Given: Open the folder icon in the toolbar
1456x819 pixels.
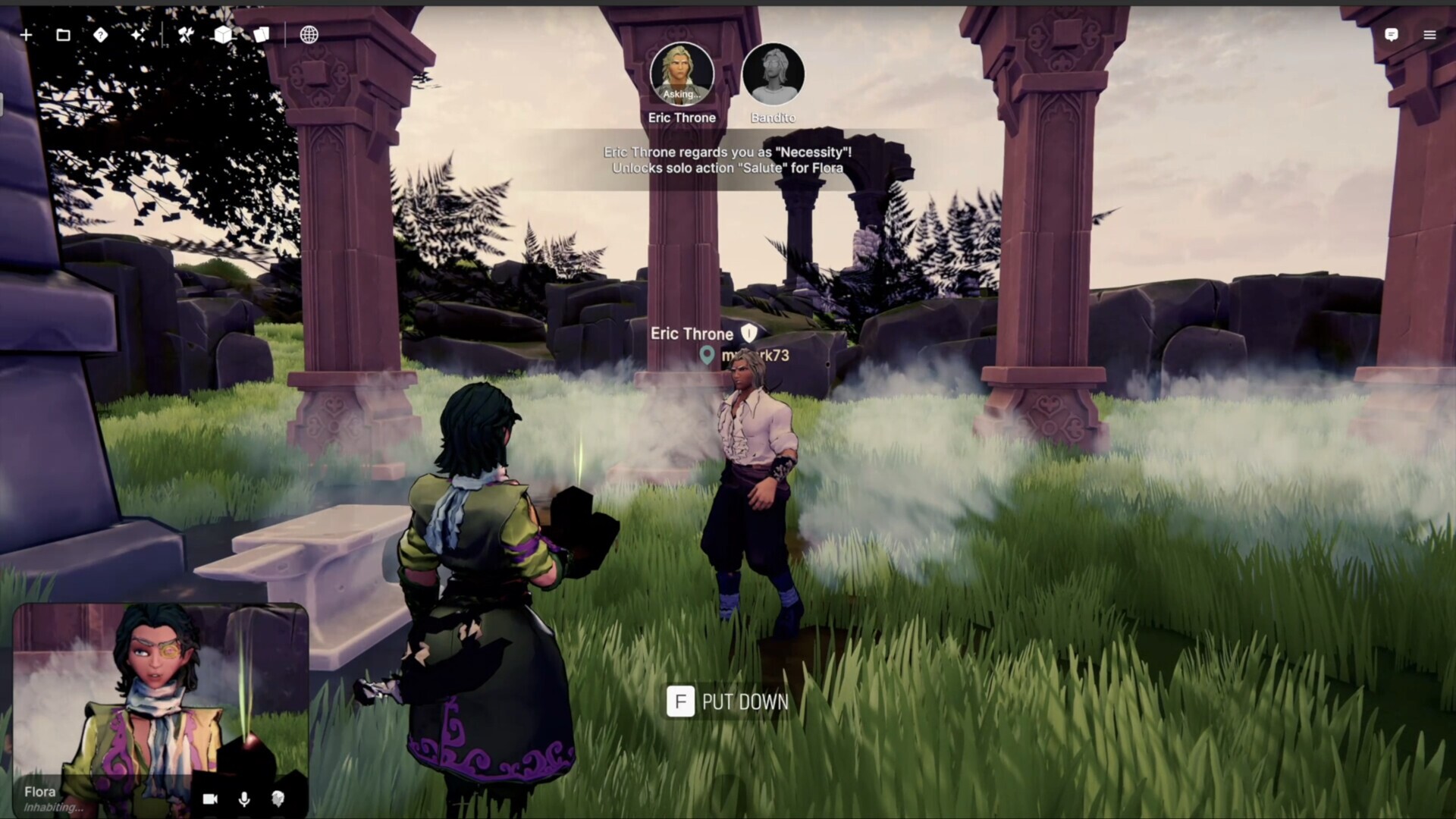Looking at the screenshot, I should pyautogui.click(x=63, y=35).
